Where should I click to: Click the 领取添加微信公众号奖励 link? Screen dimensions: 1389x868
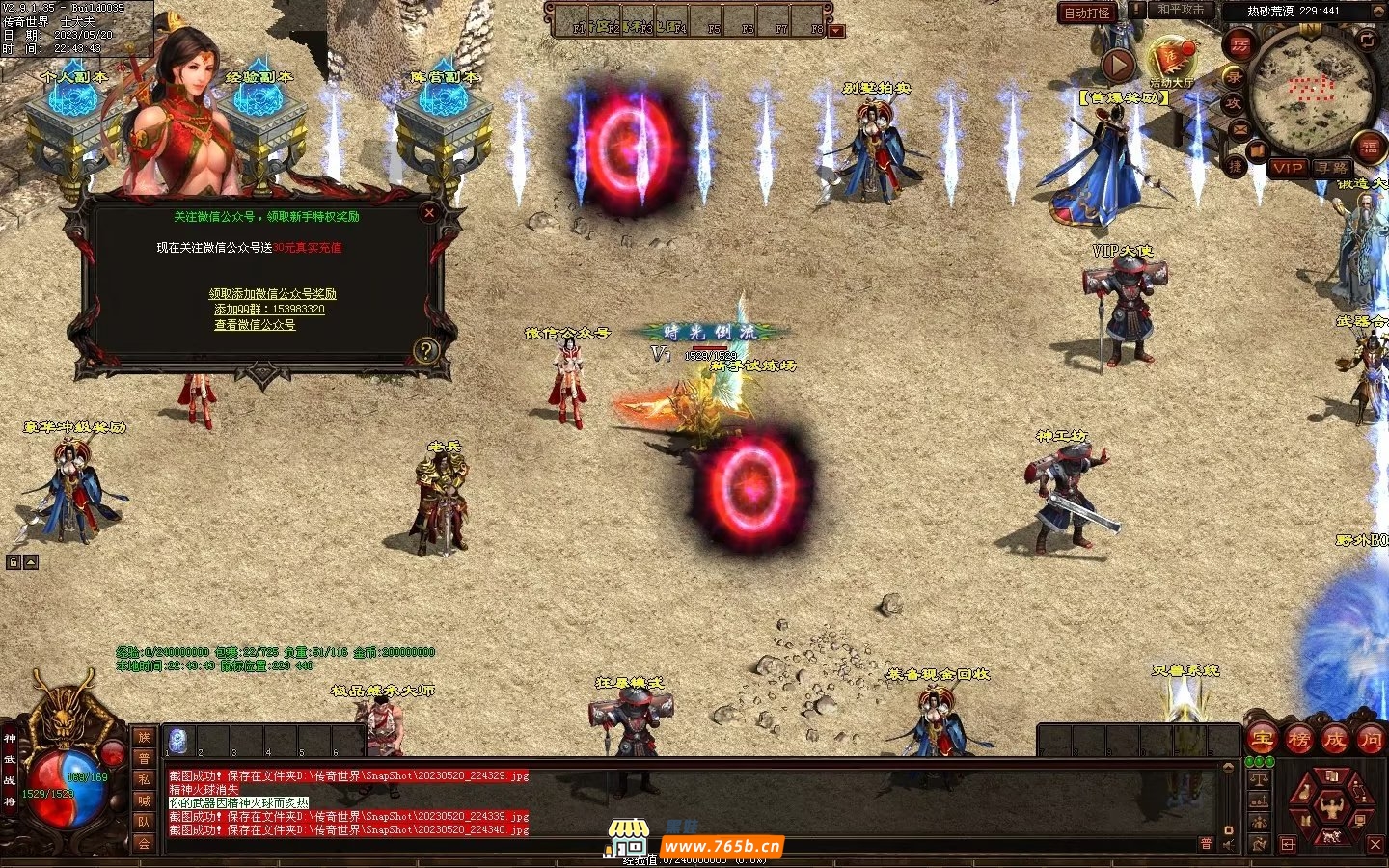point(273,294)
